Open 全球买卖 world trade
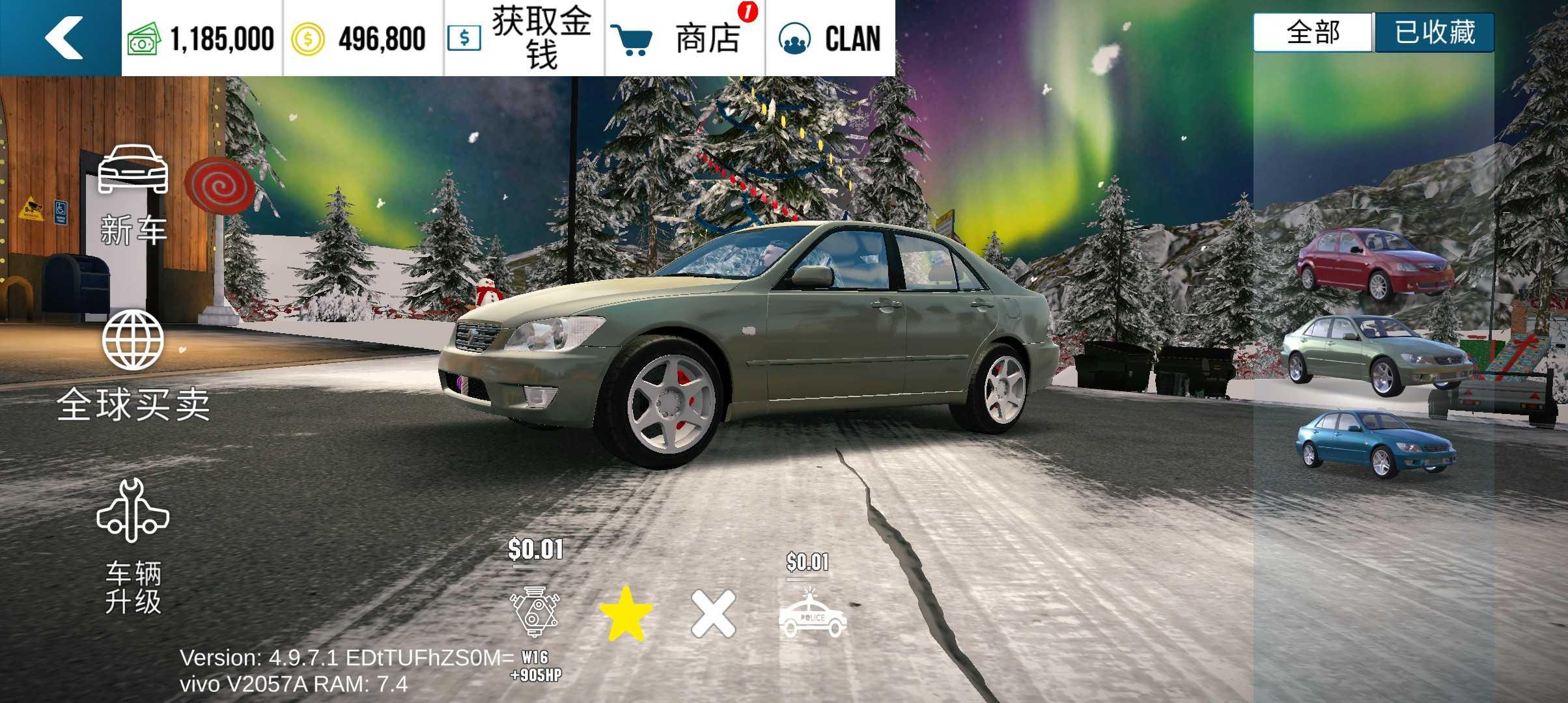The image size is (1568, 703). (133, 365)
